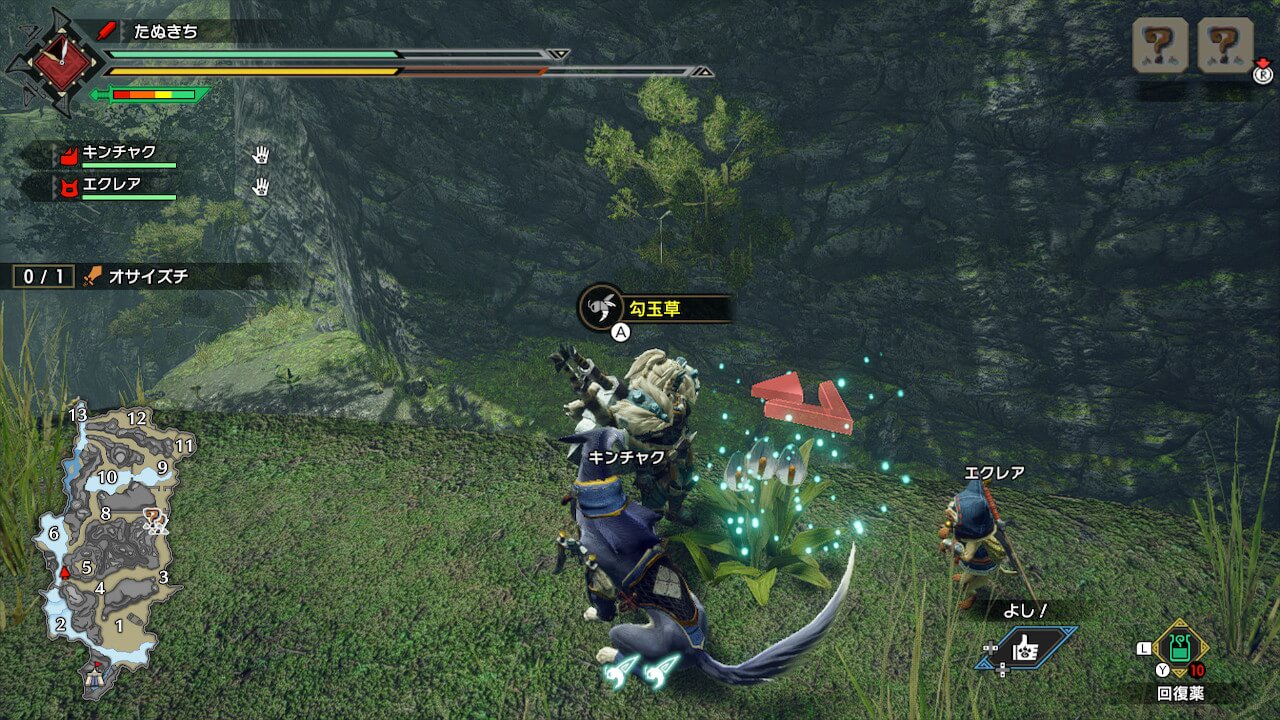Gather the 勾玉草 item prompt
This screenshot has width=1280, height=720.
click(x=654, y=309)
